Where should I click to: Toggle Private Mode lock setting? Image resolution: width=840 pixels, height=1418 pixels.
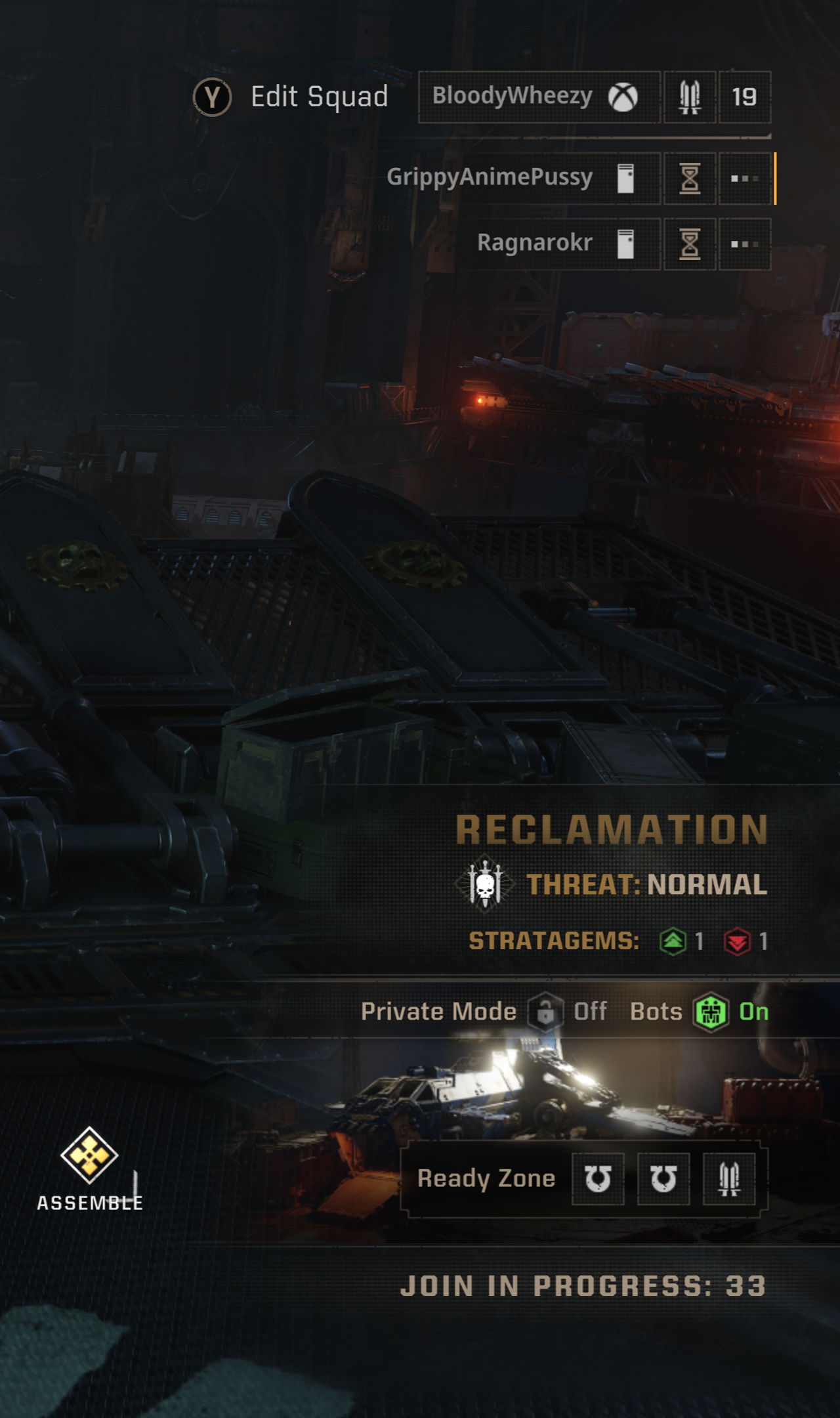pyautogui.click(x=545, y=1012)
